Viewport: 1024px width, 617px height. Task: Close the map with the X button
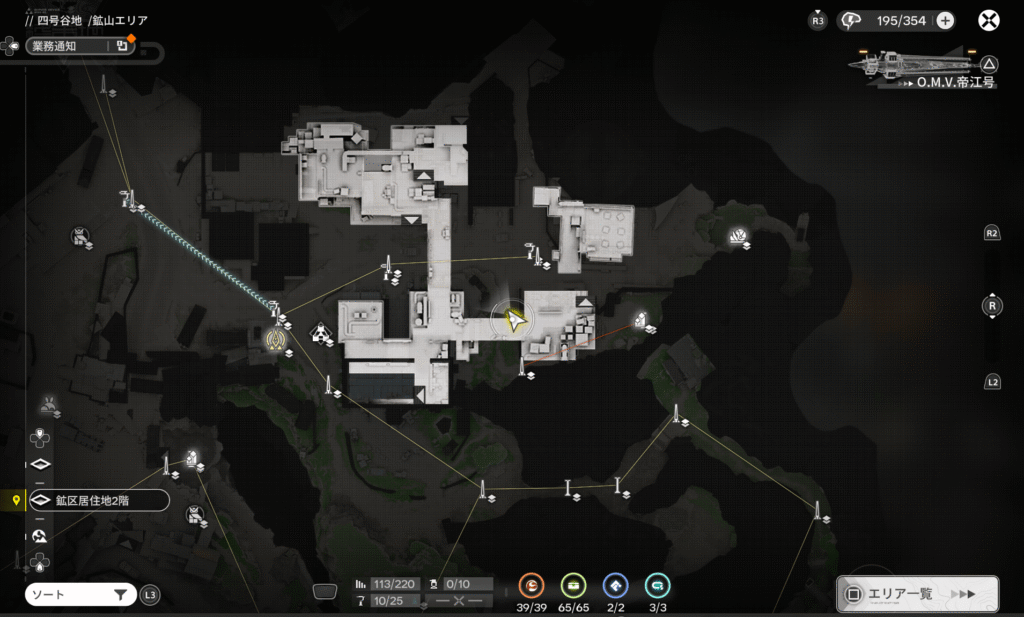tap(988, 20)
